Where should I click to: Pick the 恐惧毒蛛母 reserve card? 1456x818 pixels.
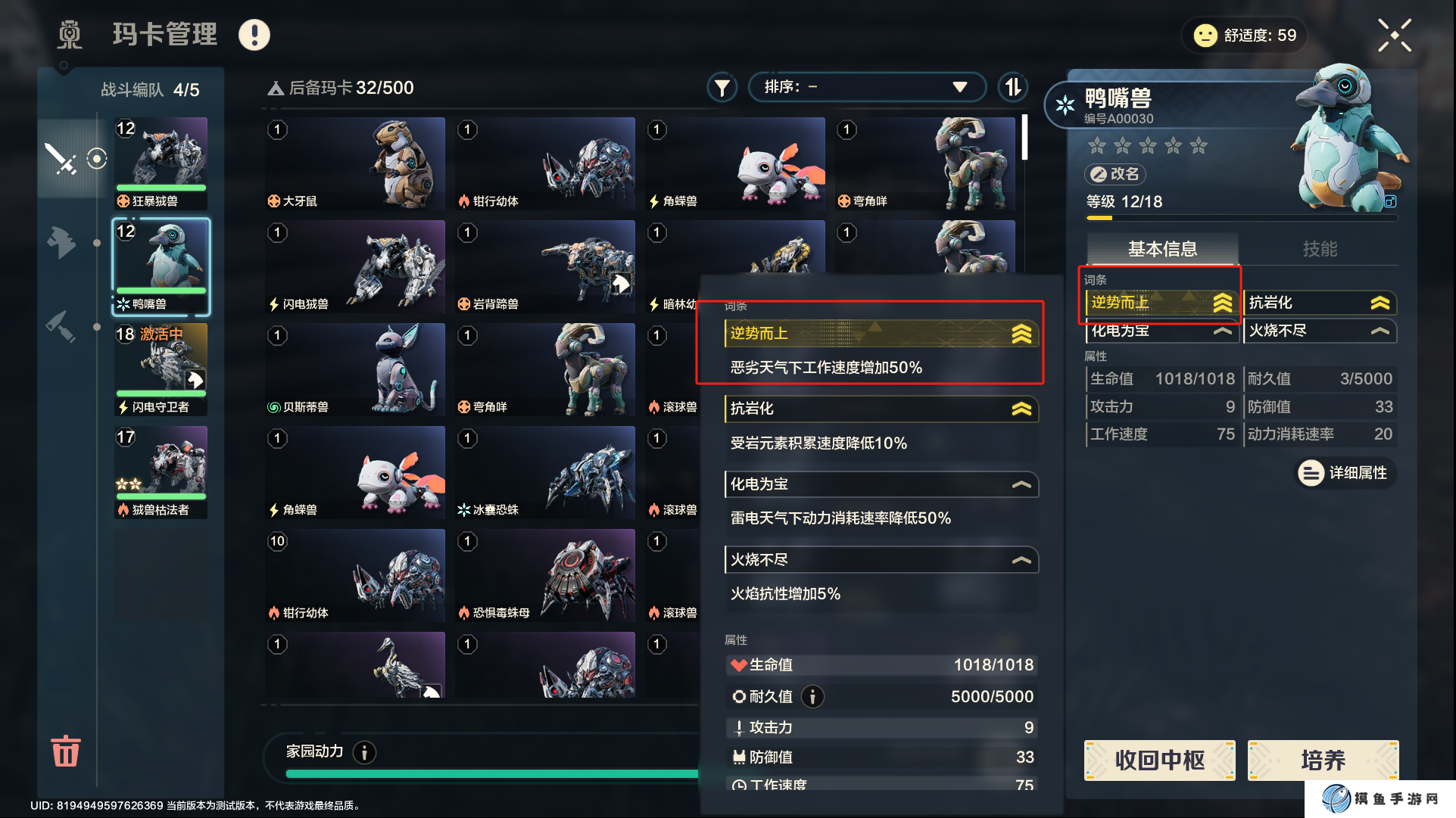pyautogui.click(x=545, y=575)
